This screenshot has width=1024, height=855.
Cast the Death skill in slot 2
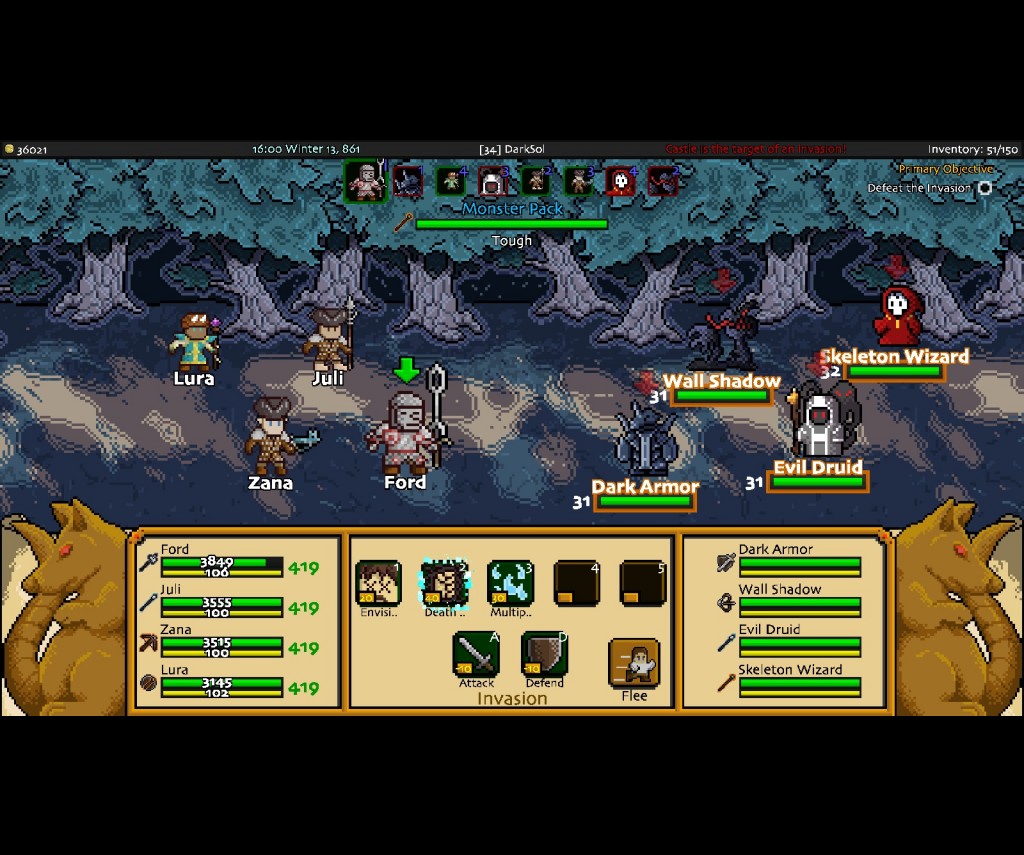444,583
